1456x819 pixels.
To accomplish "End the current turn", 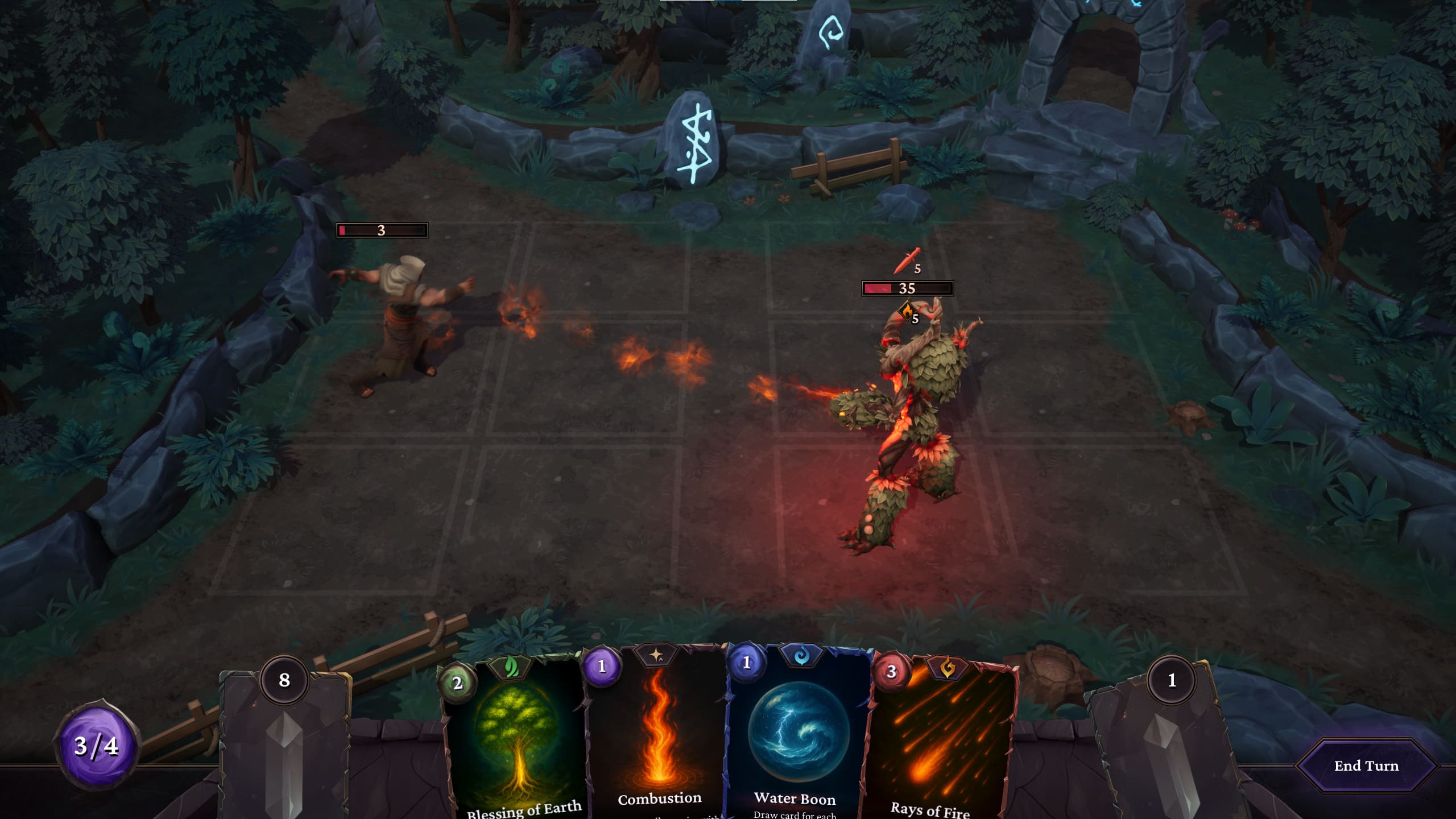I will tap(1366, 766).
